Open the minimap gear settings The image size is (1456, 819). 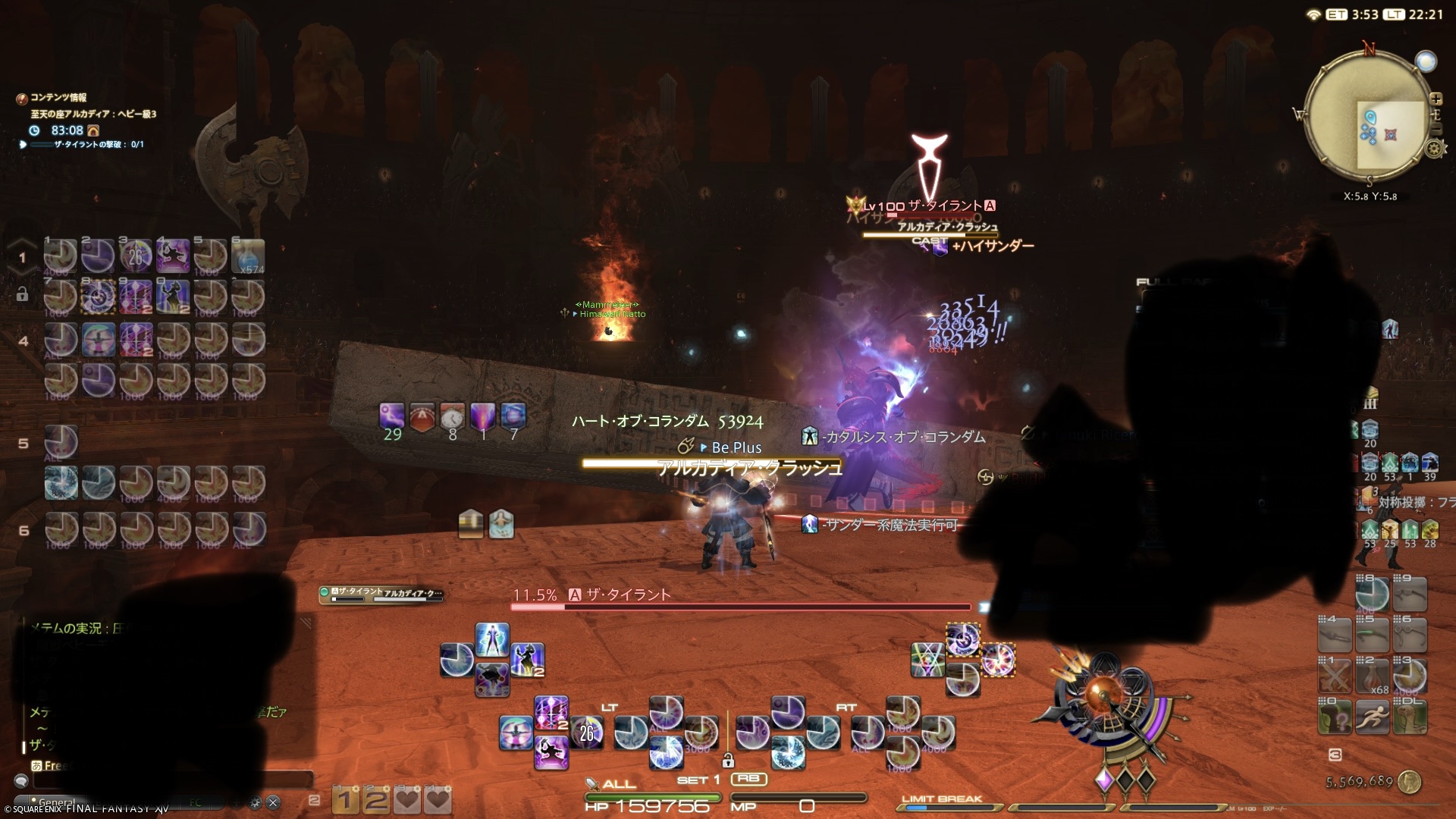tap(1434, 149)
